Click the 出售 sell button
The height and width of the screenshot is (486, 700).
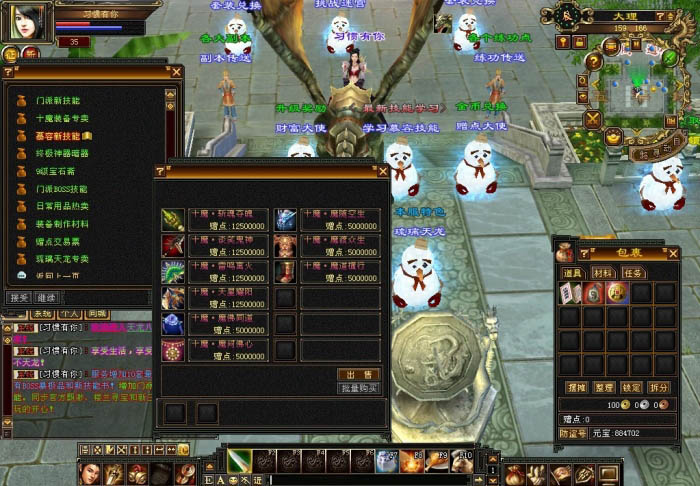pos(359,374)
